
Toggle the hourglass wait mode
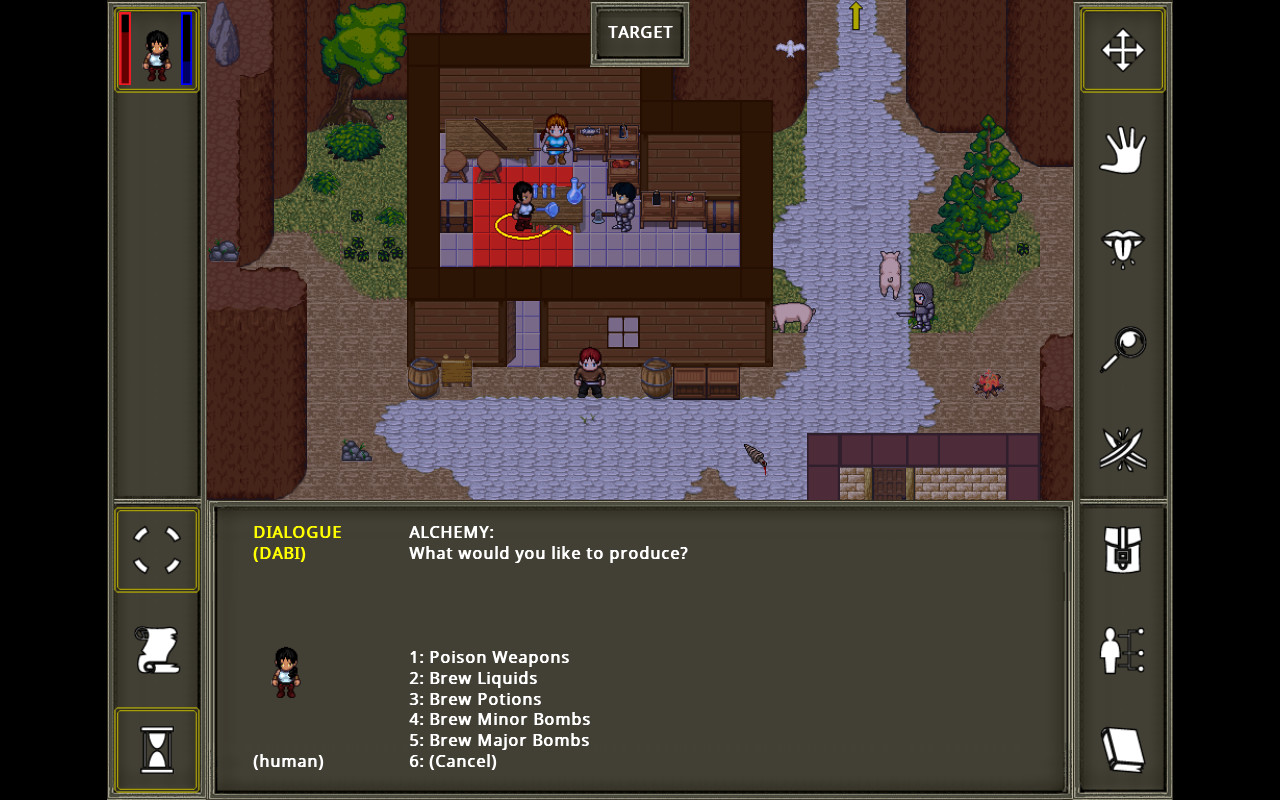[x=157, y=749]
